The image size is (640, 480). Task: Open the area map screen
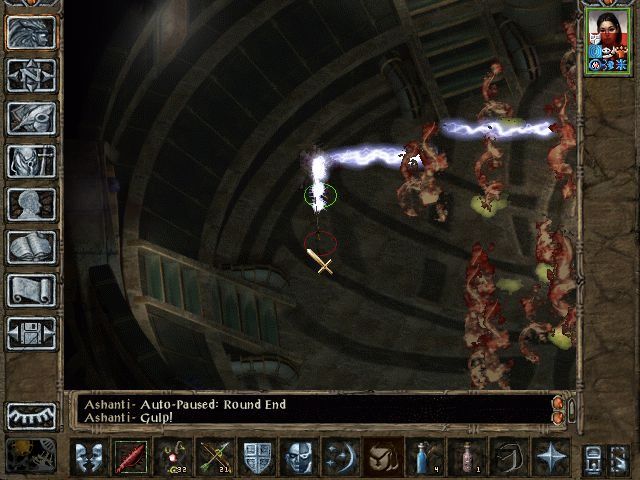31,75
